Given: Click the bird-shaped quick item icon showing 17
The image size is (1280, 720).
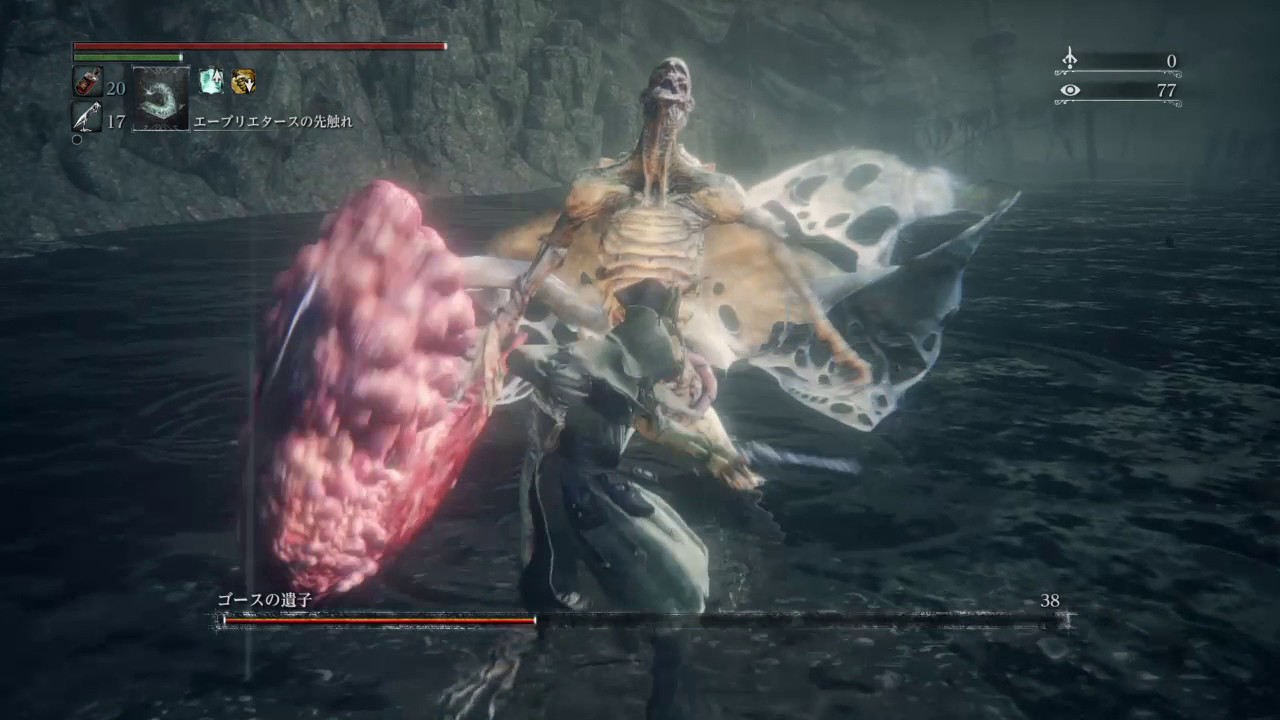Looking at the screenshot, I should pyautogui.click(x=86, y=119).
